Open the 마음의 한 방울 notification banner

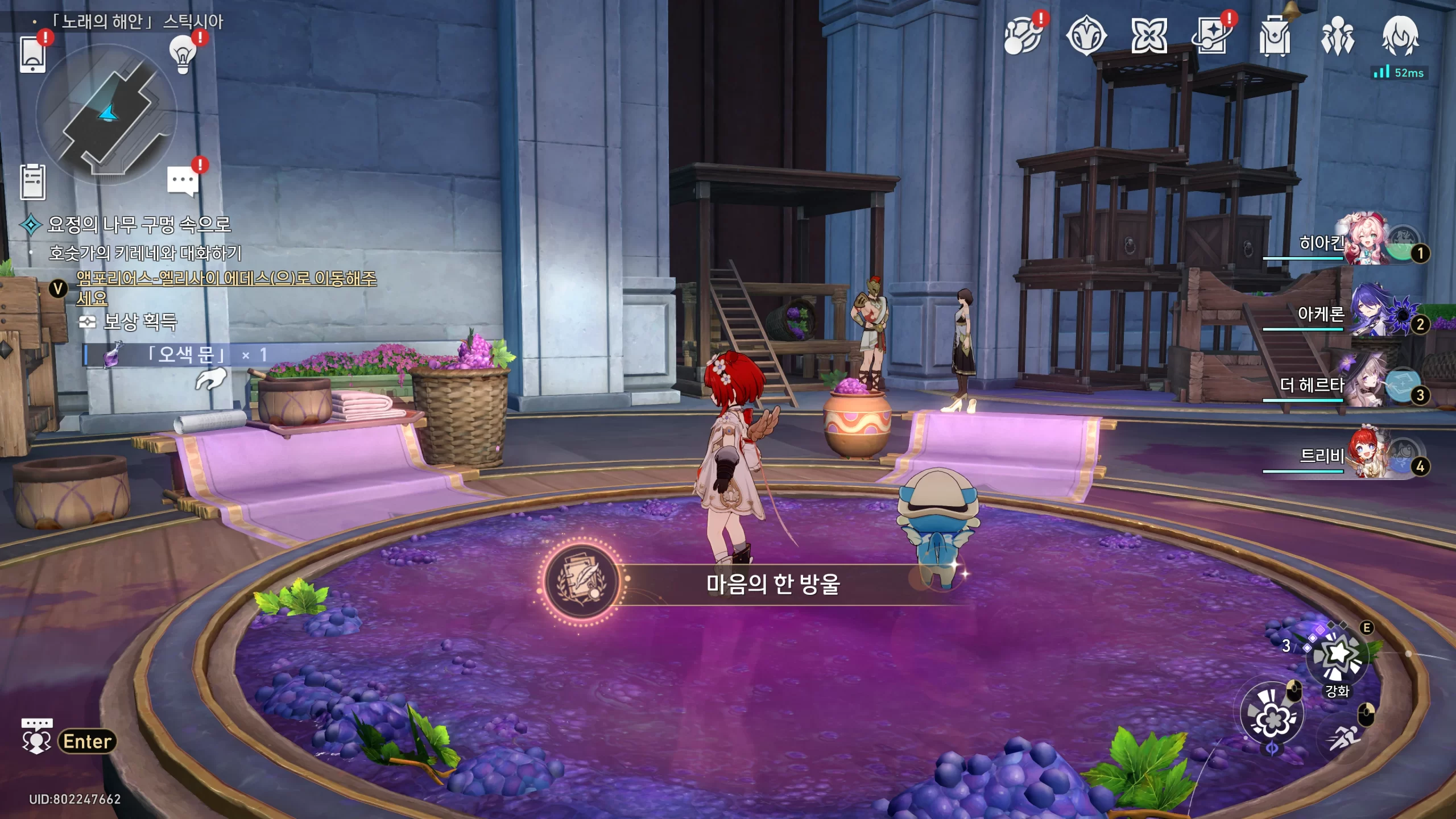pos(772,584)
